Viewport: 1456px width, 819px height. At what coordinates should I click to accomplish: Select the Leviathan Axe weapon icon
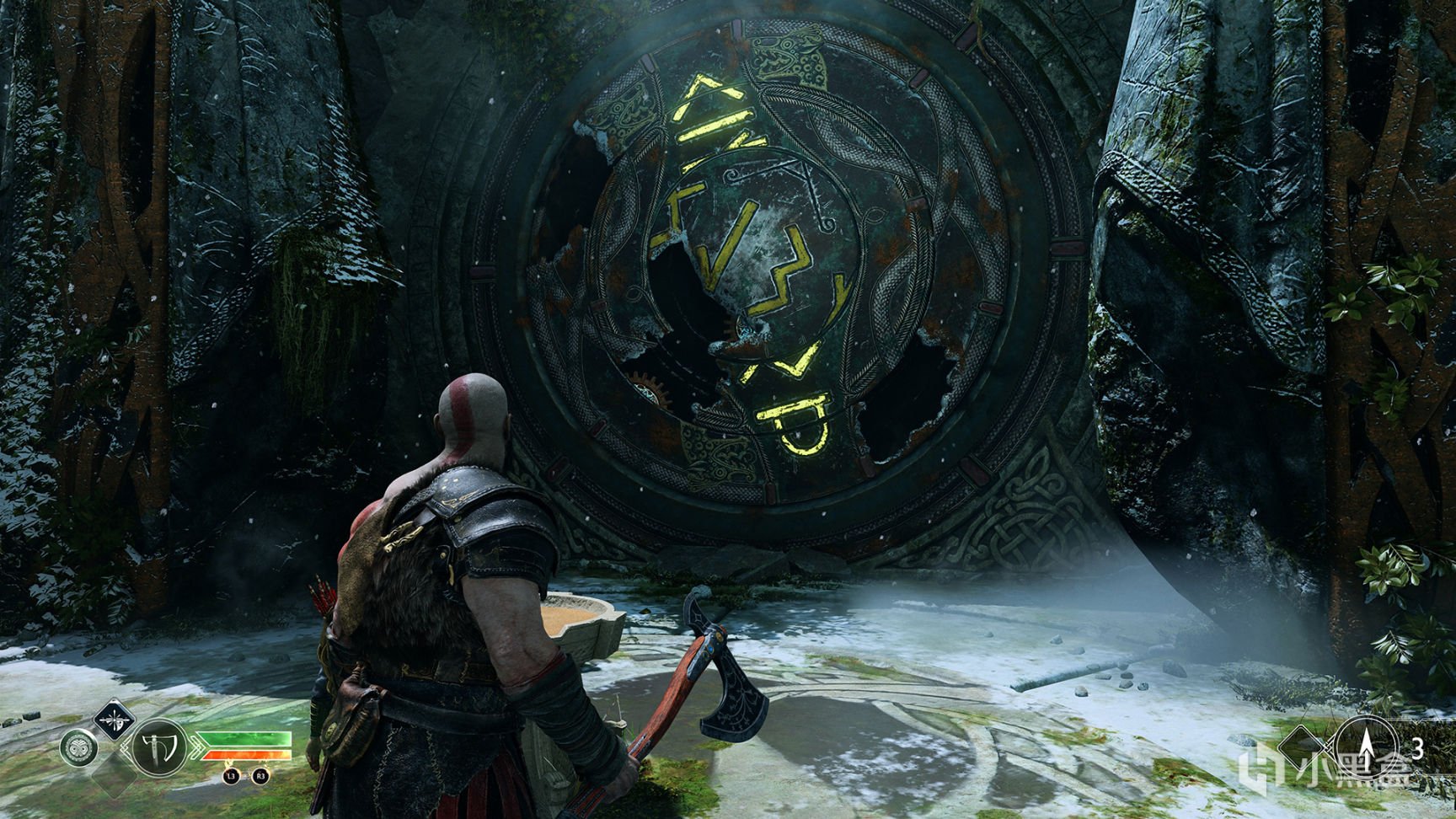[160, 748]
